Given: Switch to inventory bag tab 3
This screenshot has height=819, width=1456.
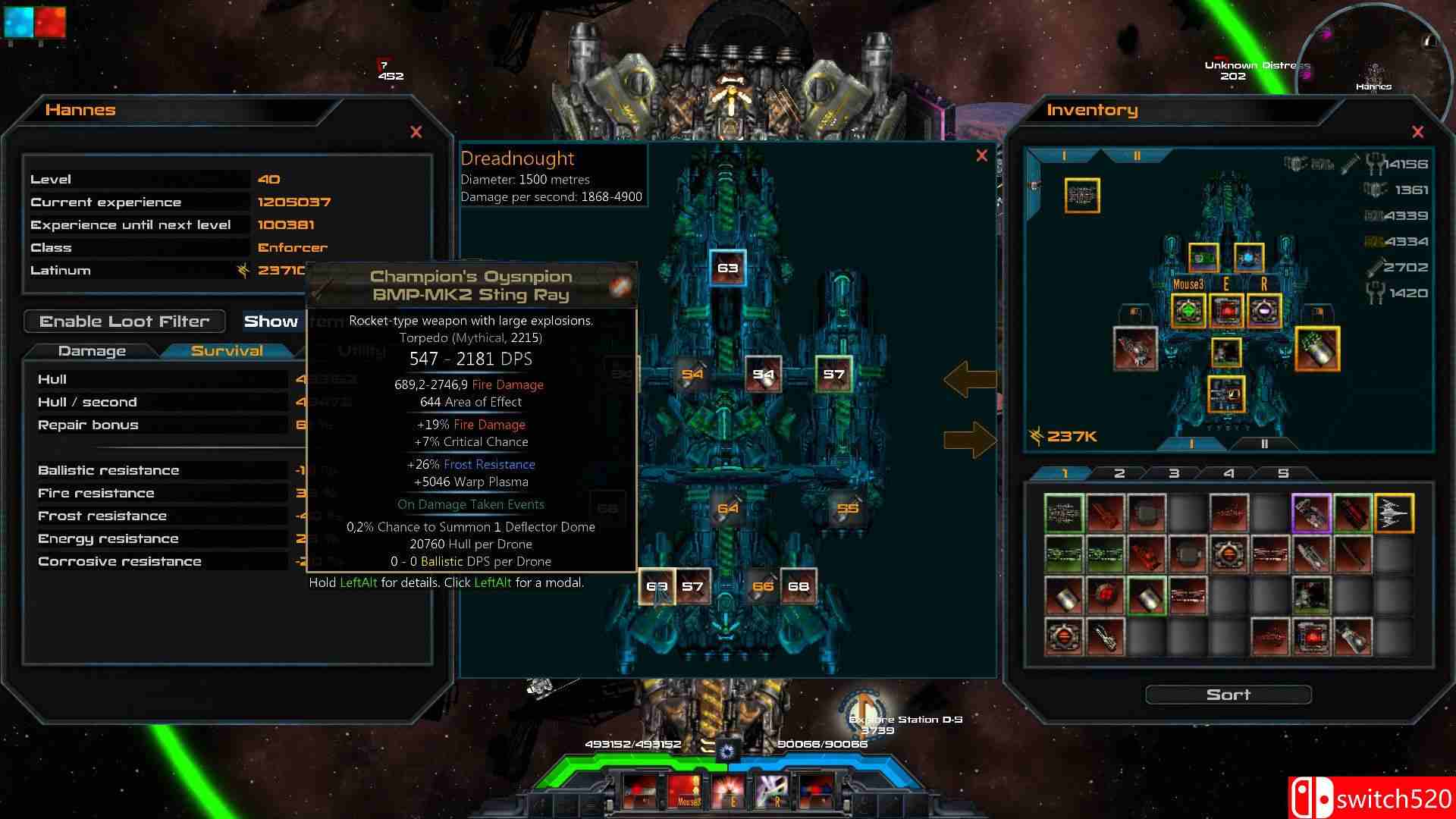Looking at the screenshot, I should tap(1173, 473).
